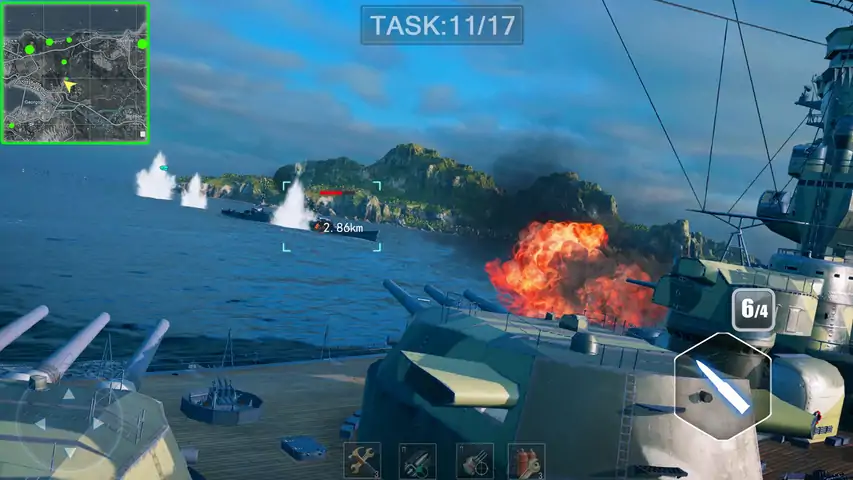This screenshot has height=480, width=853.
Task: Fire the main gun shell button
Action: [x=722, y=383]
